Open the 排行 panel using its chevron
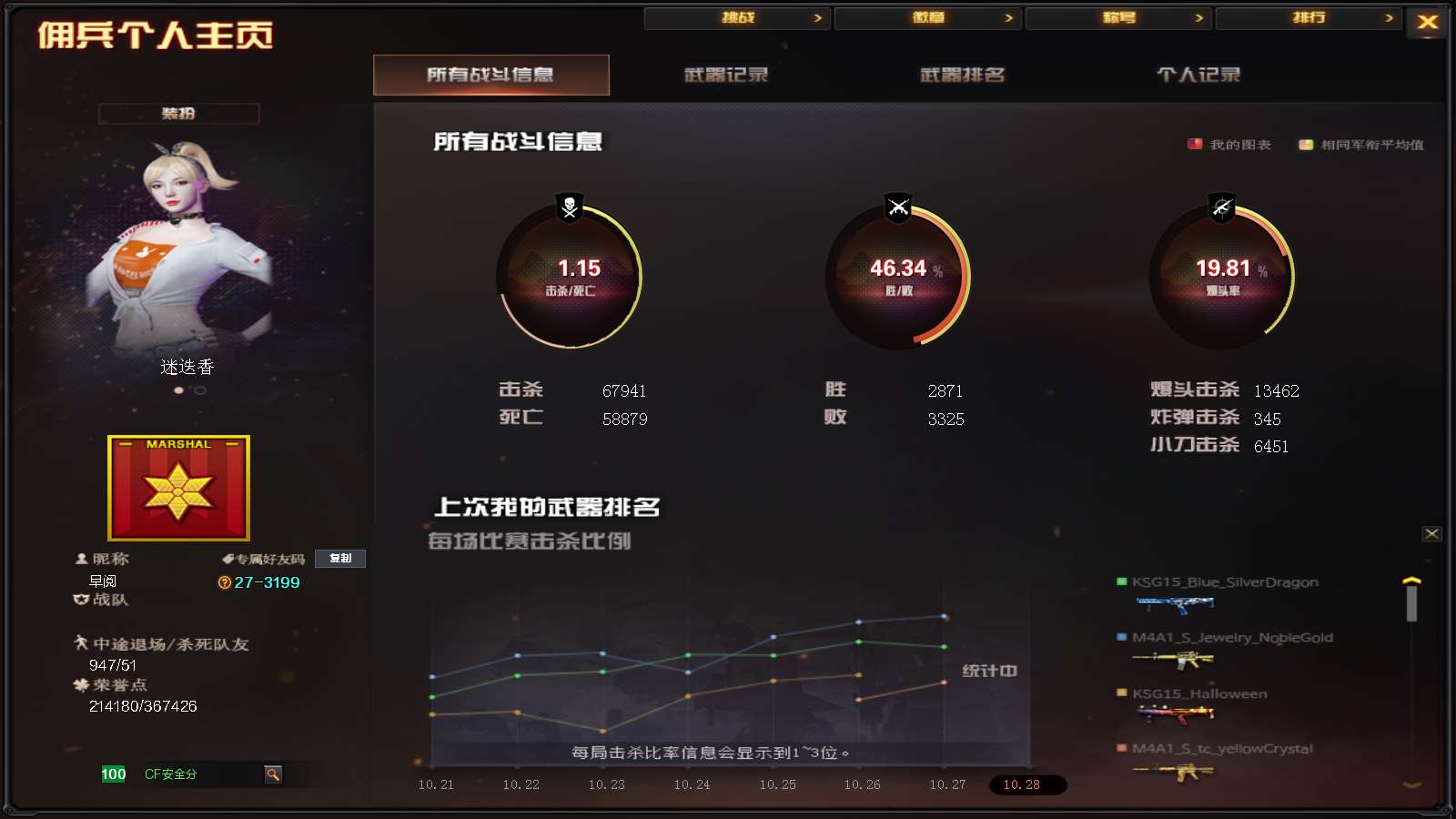 click(x=1388, y=17)
